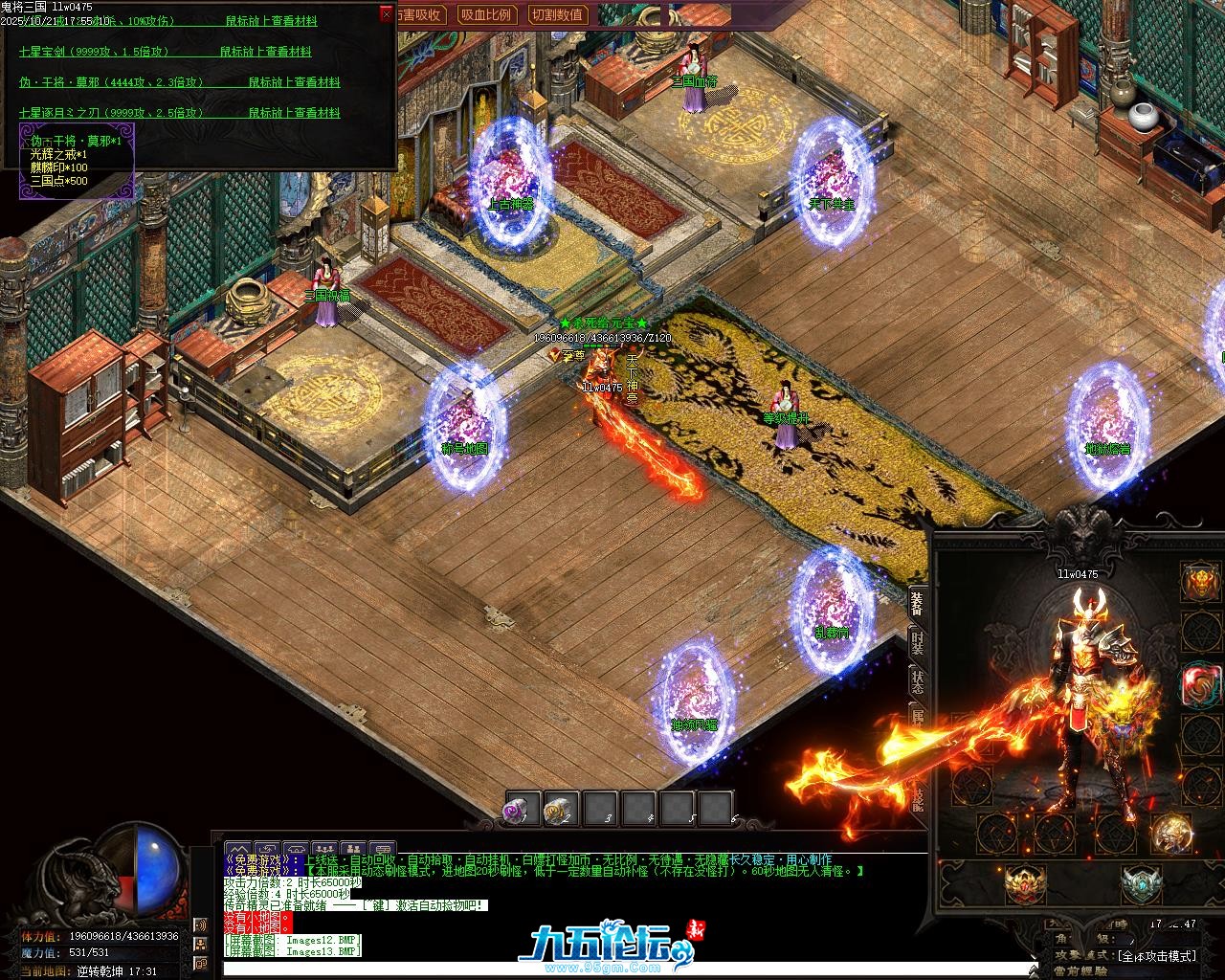1225x980 pixels.
Task: Switch to the 装备 equipment tab
Action: click(917, 602)
